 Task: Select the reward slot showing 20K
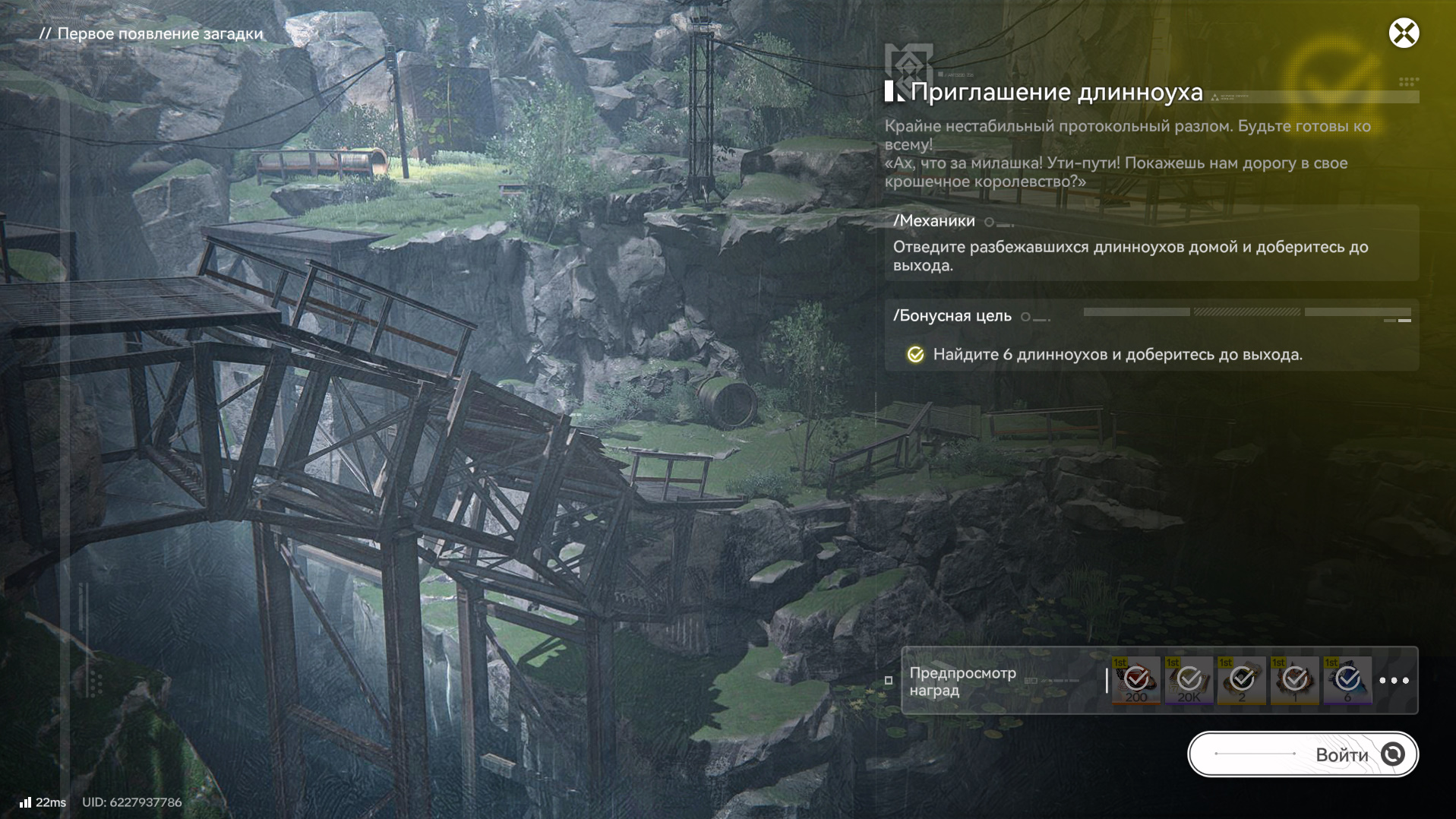coord(1189,681)
